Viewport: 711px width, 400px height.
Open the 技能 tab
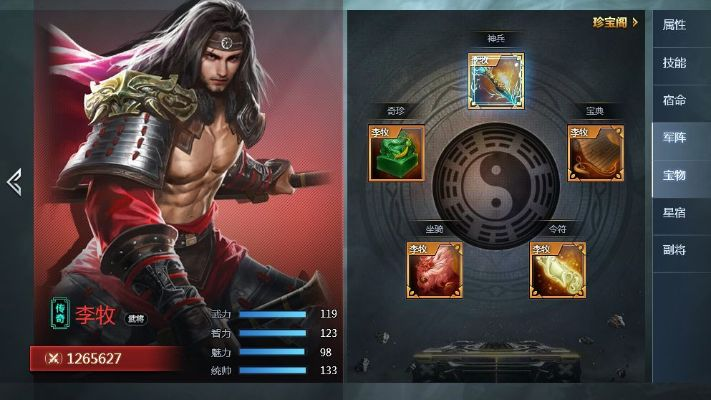(674, 62)
